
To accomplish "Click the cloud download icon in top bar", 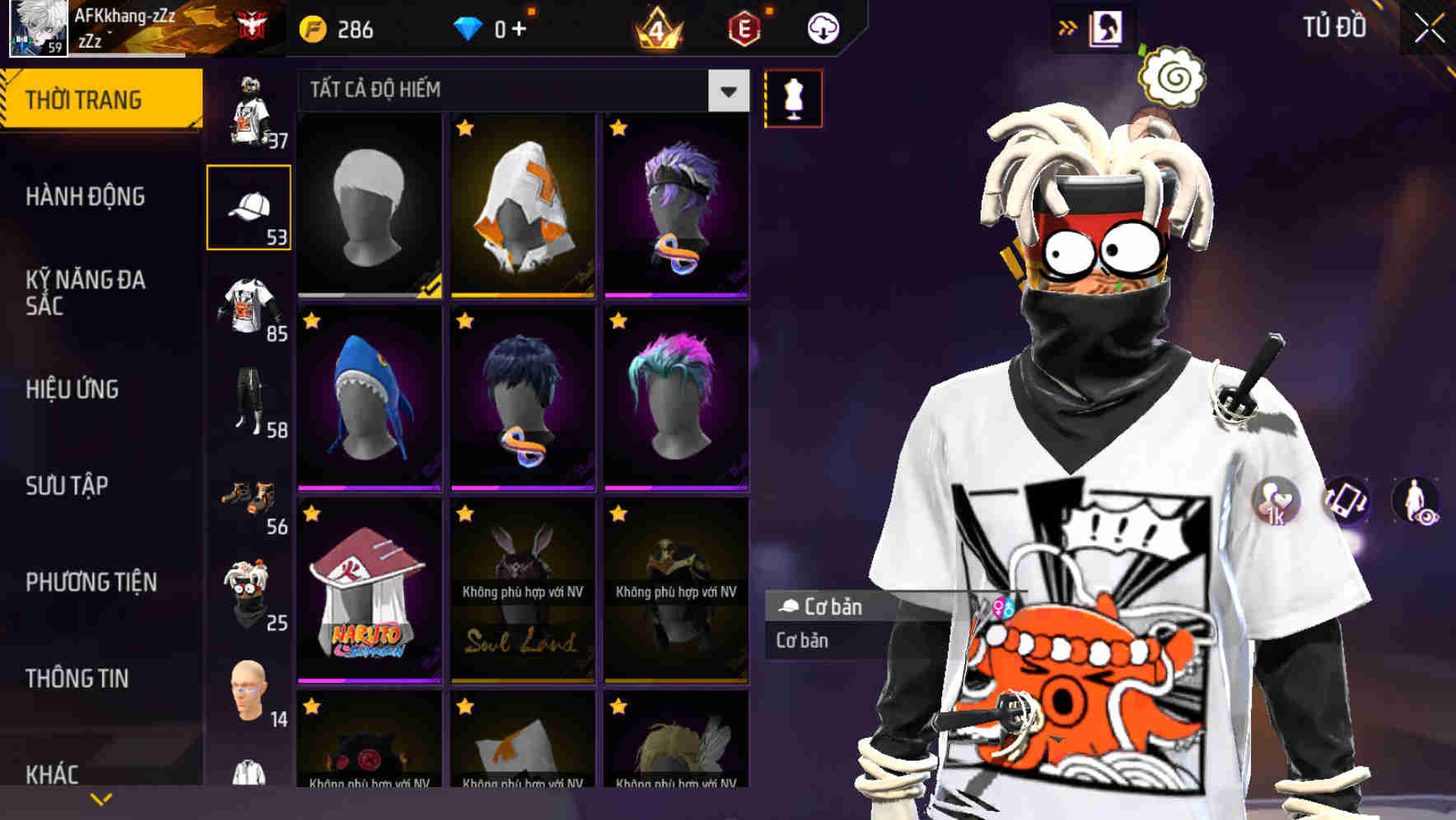I will (825, 27).
